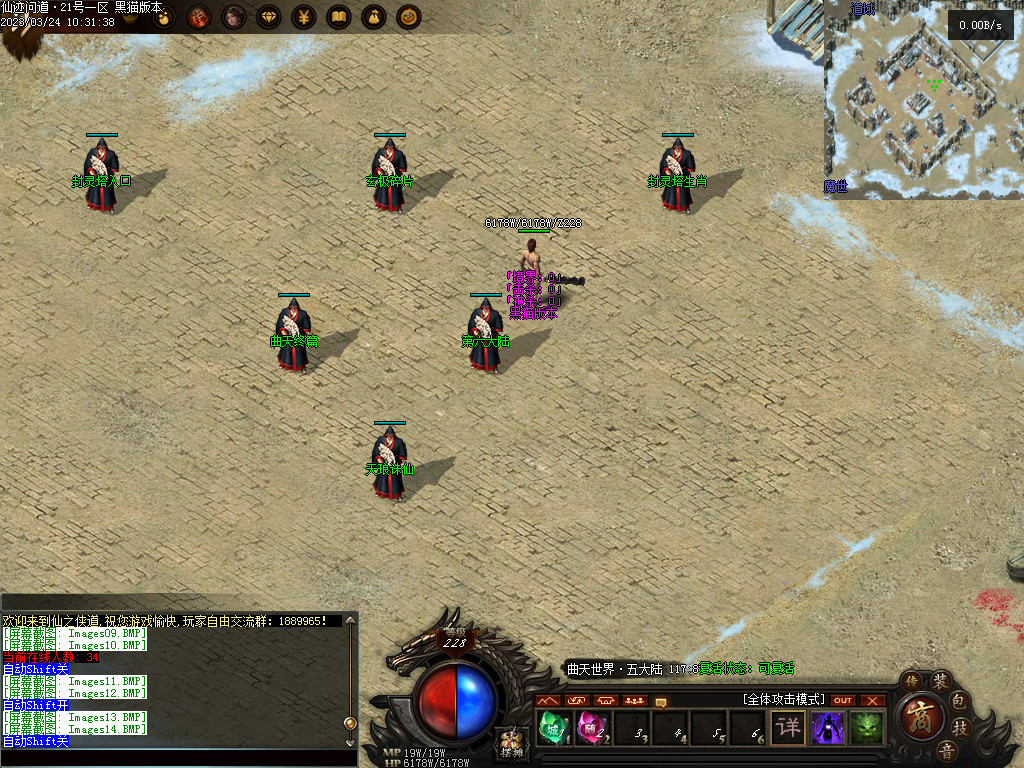Click the 详 details button
Viewport: 1024px width, 768px height.
tap(788, 727)
